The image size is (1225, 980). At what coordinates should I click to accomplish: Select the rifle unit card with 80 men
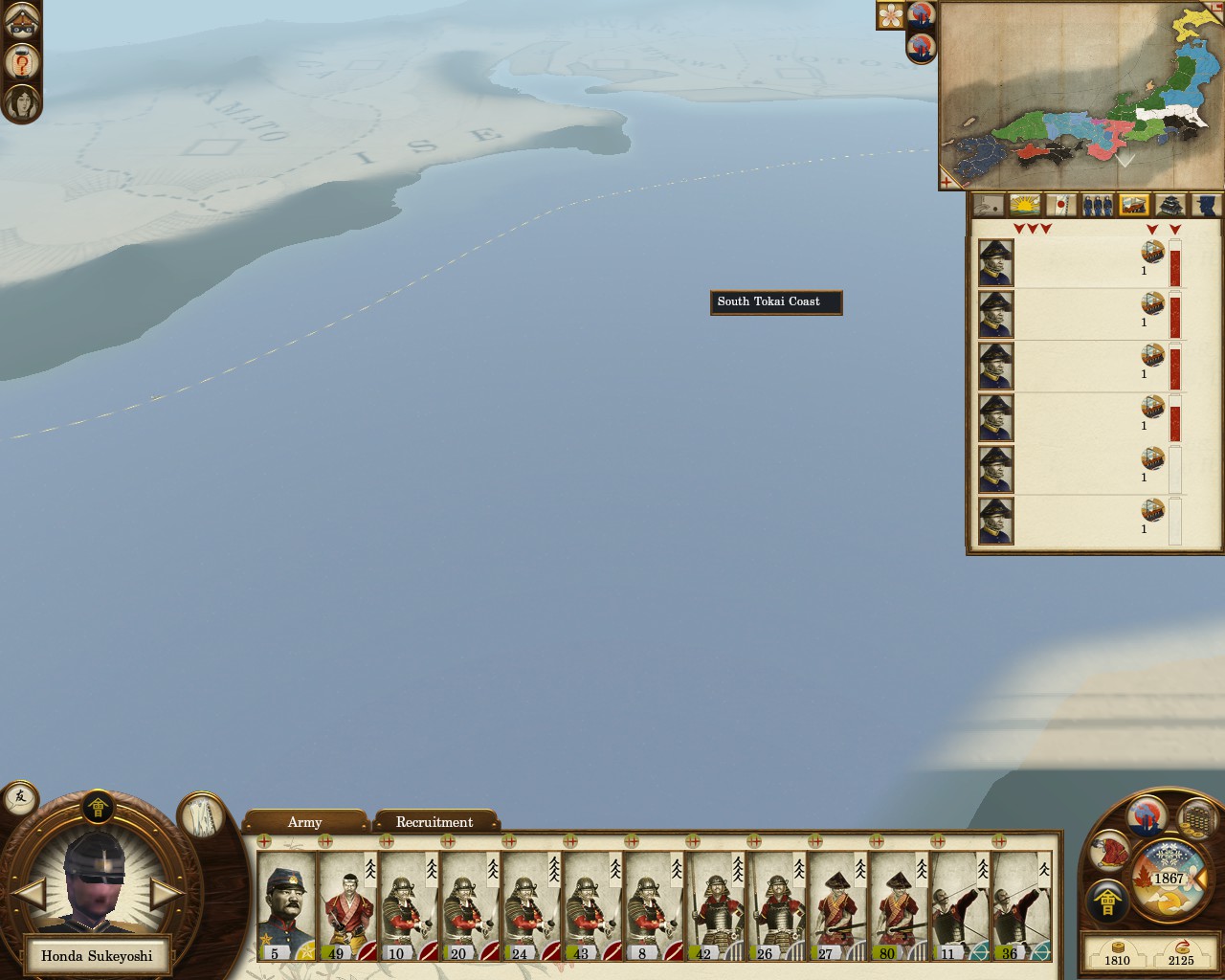[x=898, y=905]
